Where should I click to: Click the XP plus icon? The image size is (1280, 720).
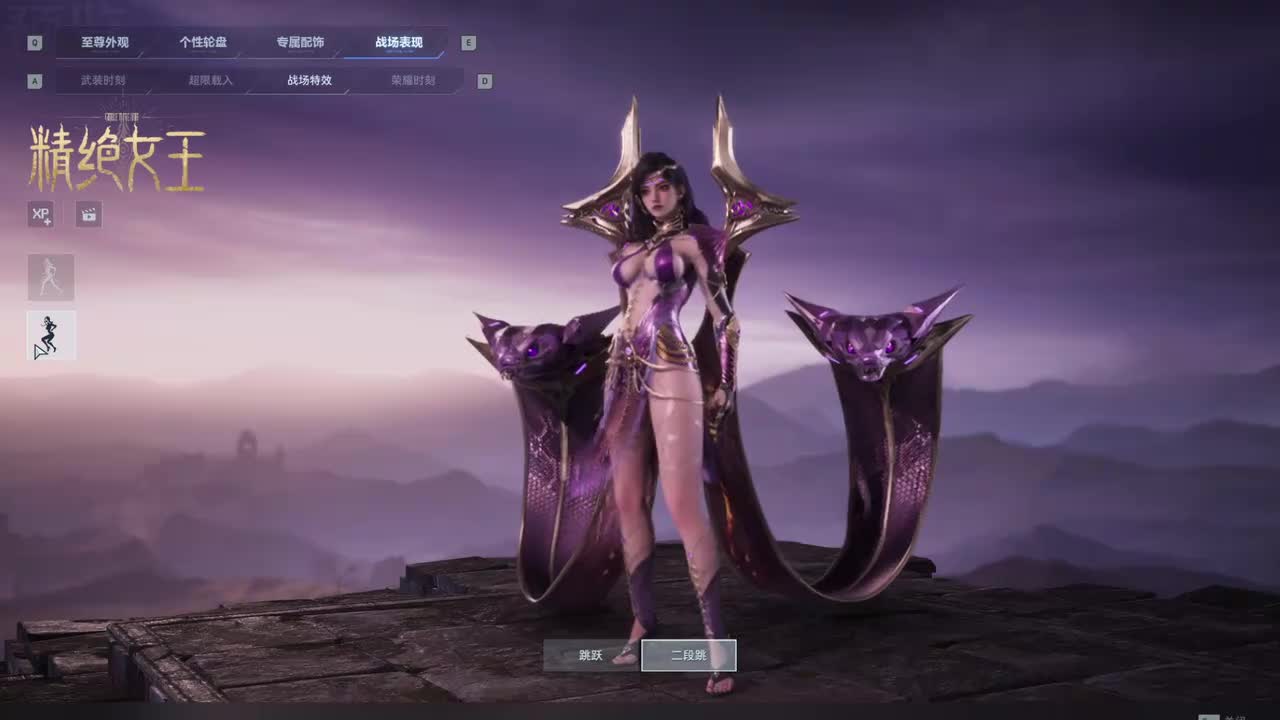41,214
